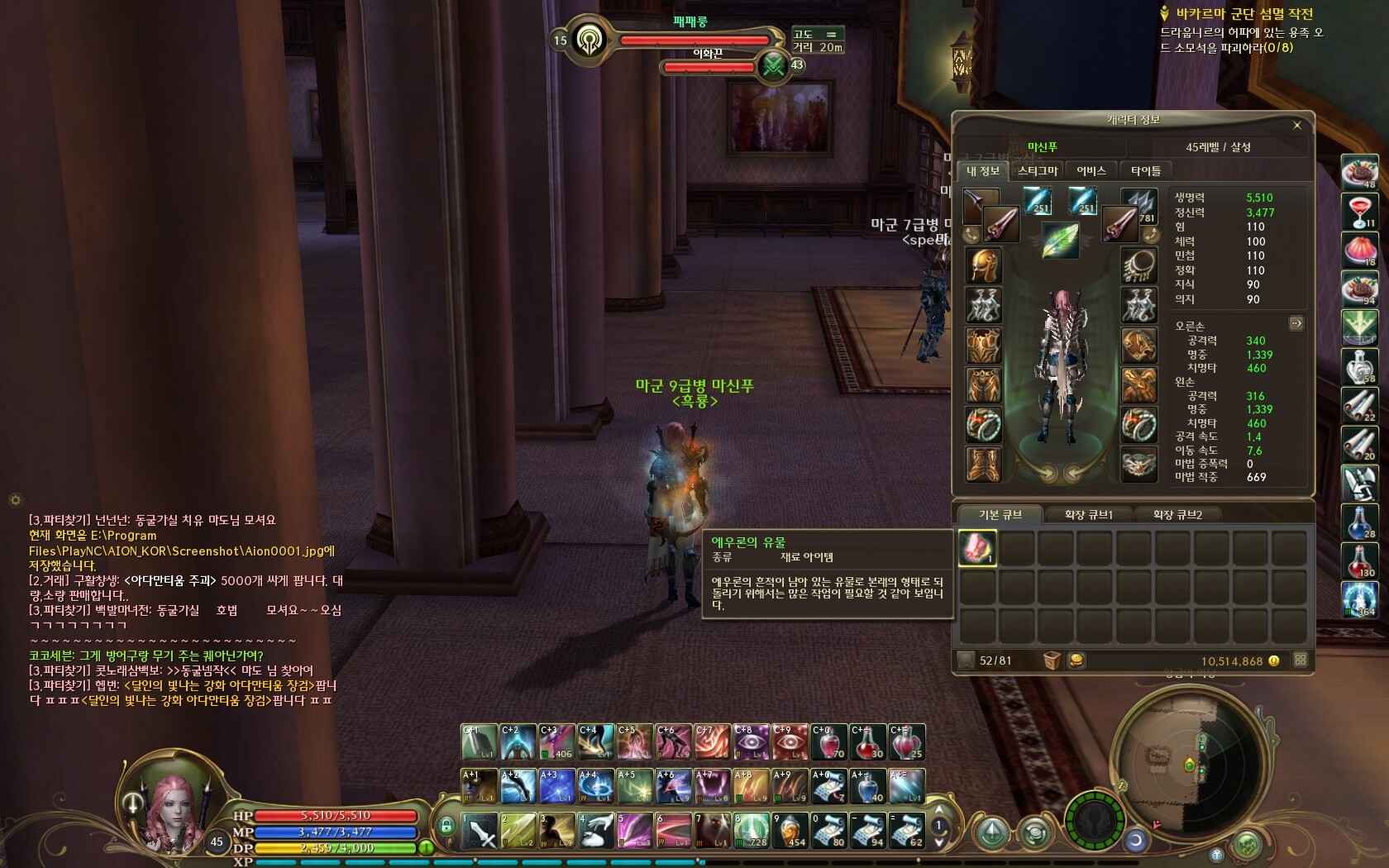
Task: Close the character info window
Action: click(1296, 126)
